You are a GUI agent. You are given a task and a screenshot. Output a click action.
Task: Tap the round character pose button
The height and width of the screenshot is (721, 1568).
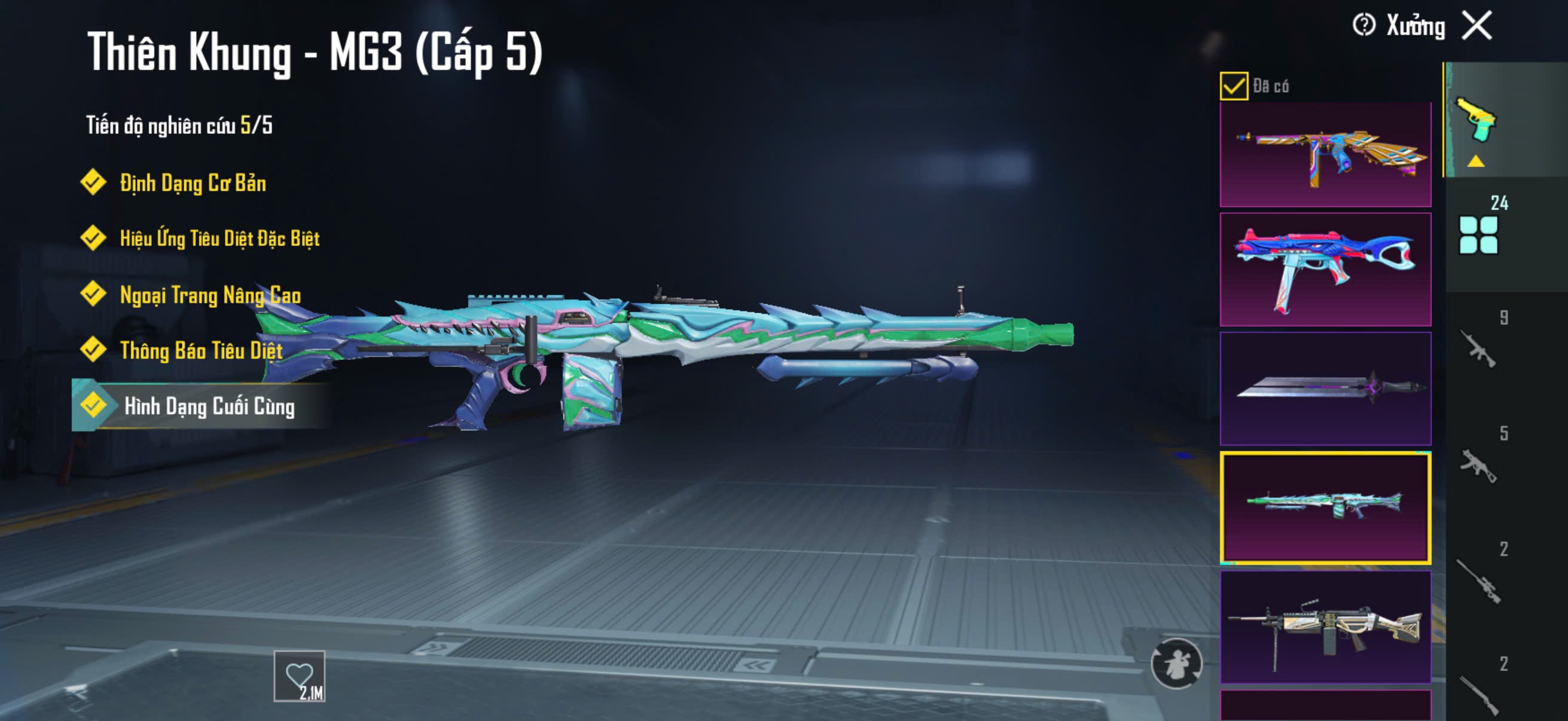coord(1176,662)
